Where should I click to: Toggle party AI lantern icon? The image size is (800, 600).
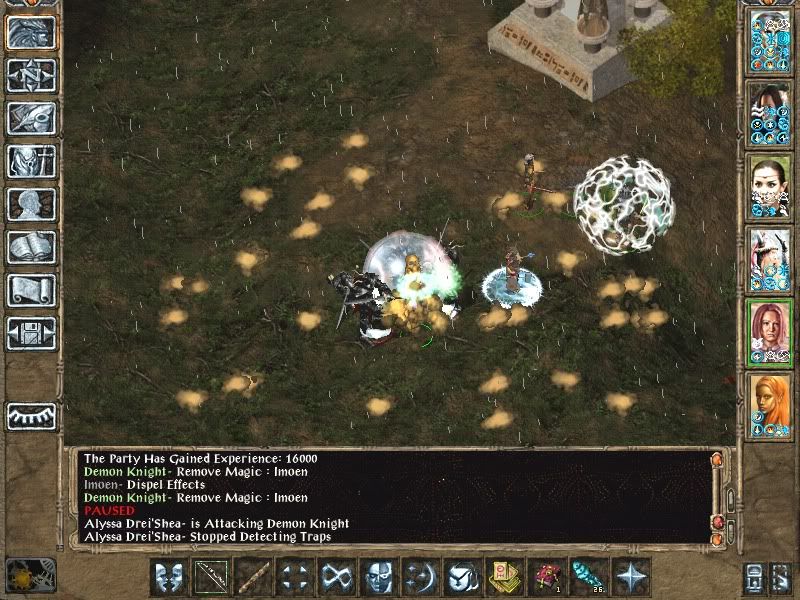coord(31,574)
